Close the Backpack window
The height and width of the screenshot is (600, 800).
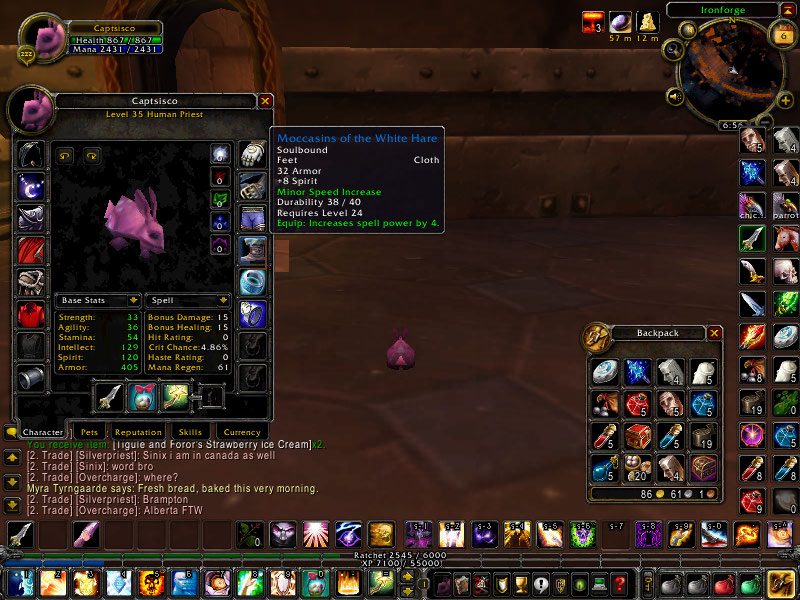point(714,333)
